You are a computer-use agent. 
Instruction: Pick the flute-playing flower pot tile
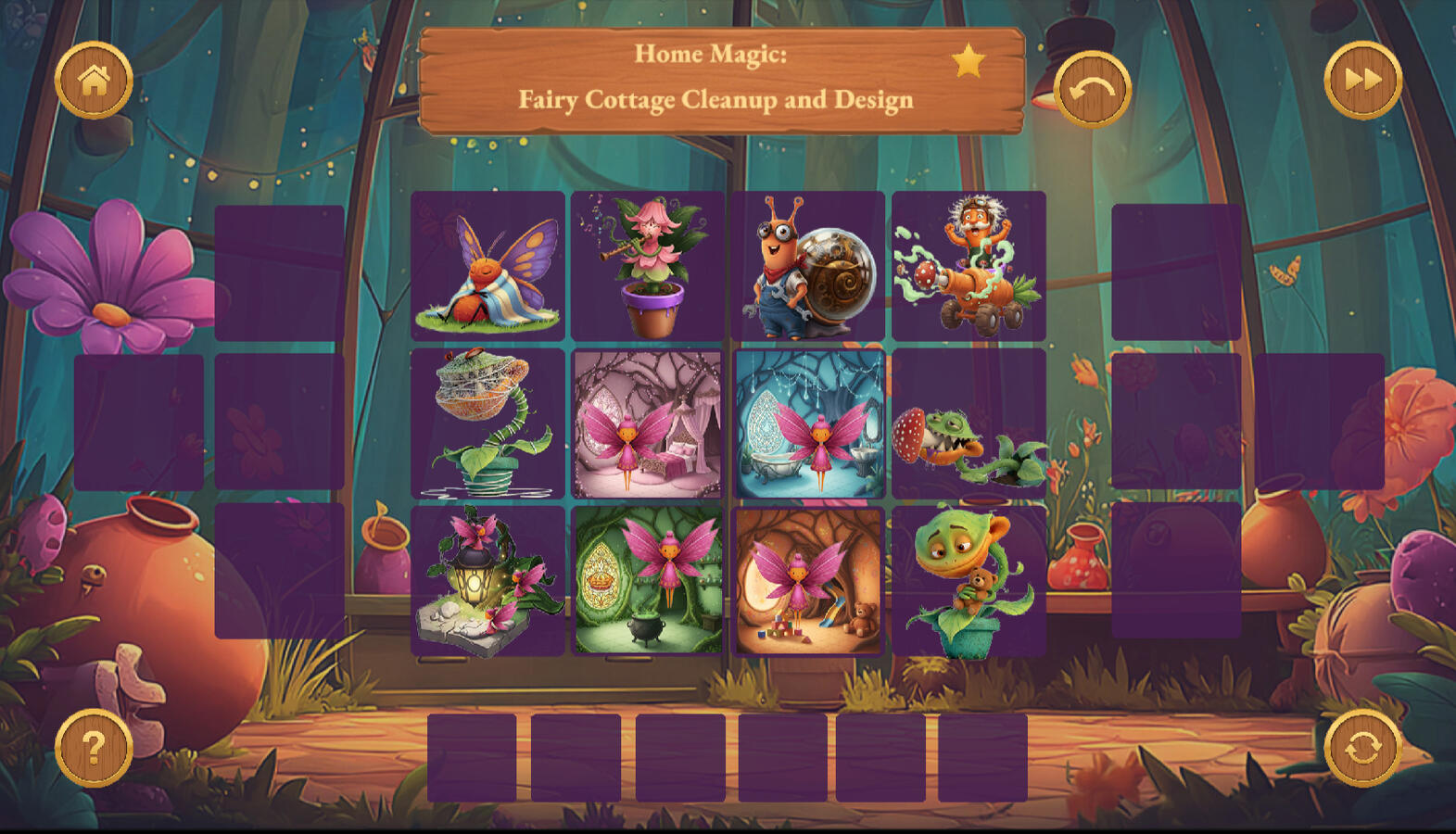click(x=648, y=266)
